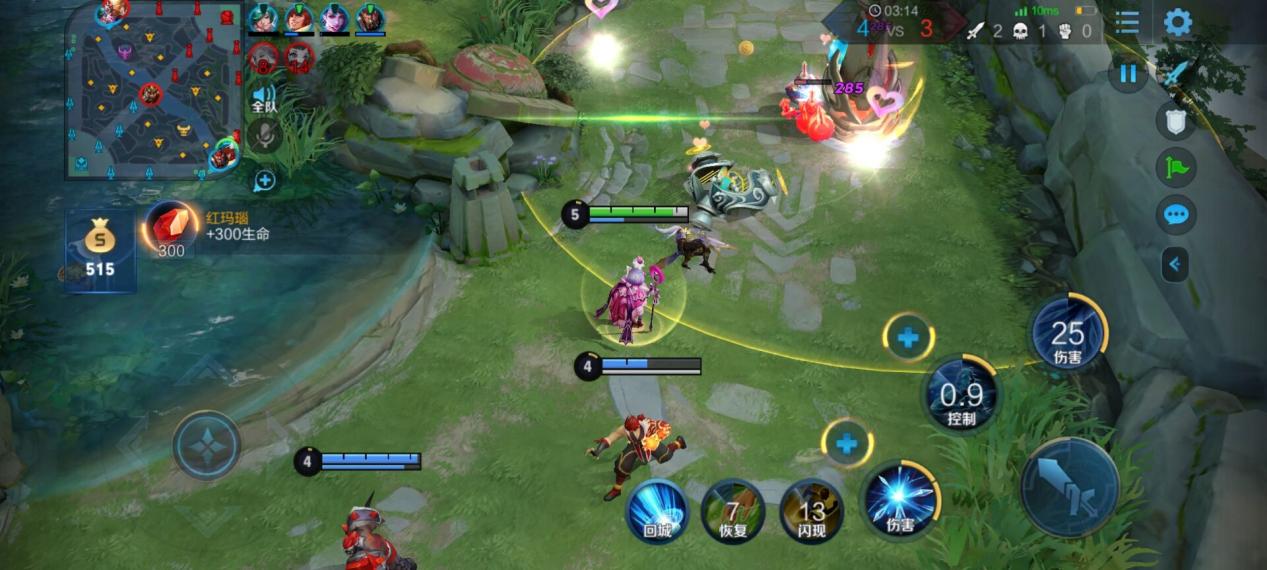This screenshot has height=570, width=1267.
Task: Pause the match with the pause button
Action: tap(1128, 73)
